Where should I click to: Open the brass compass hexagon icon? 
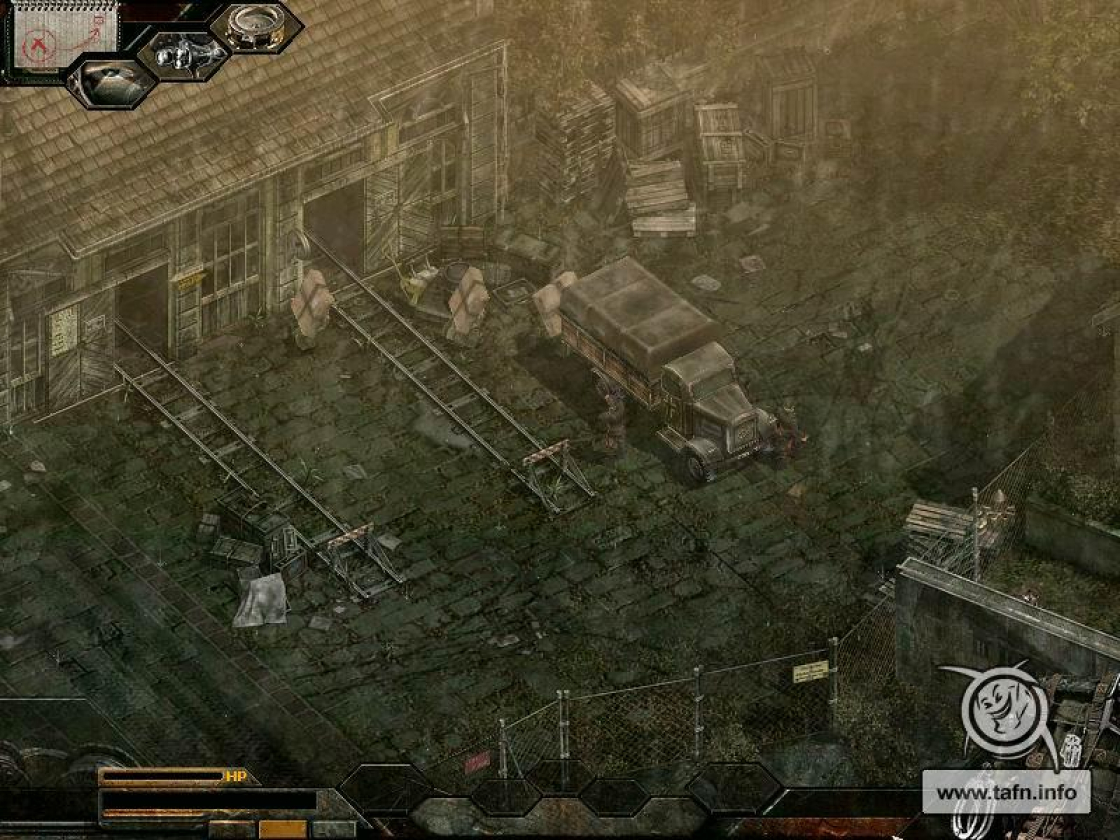[255, 26]
